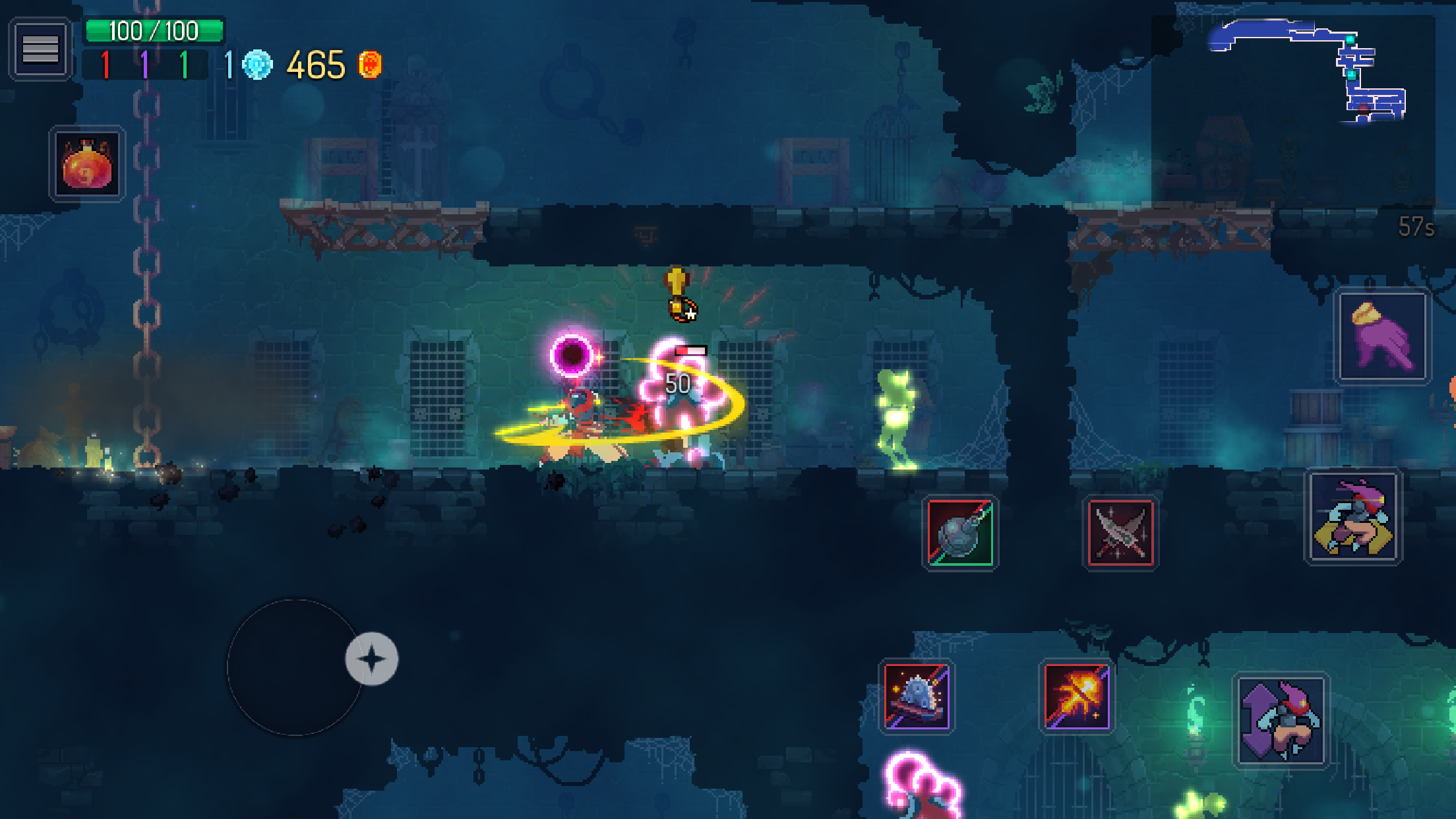Tap the diamond icon inside the joystick

[372, 657]
